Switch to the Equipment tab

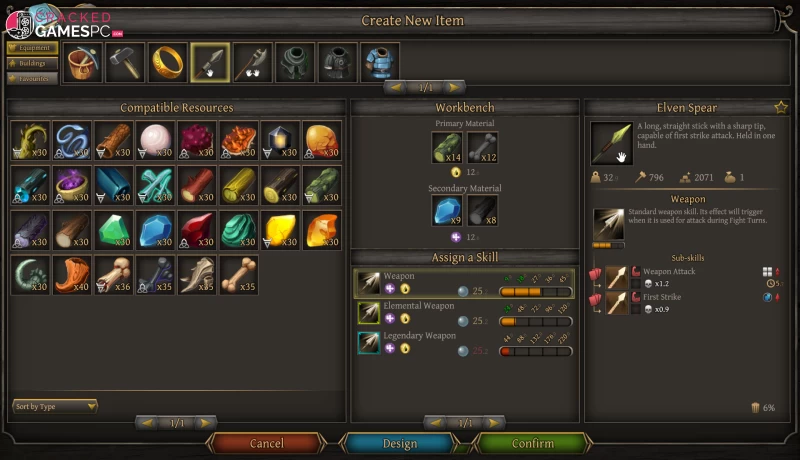(x=31, y=46)
